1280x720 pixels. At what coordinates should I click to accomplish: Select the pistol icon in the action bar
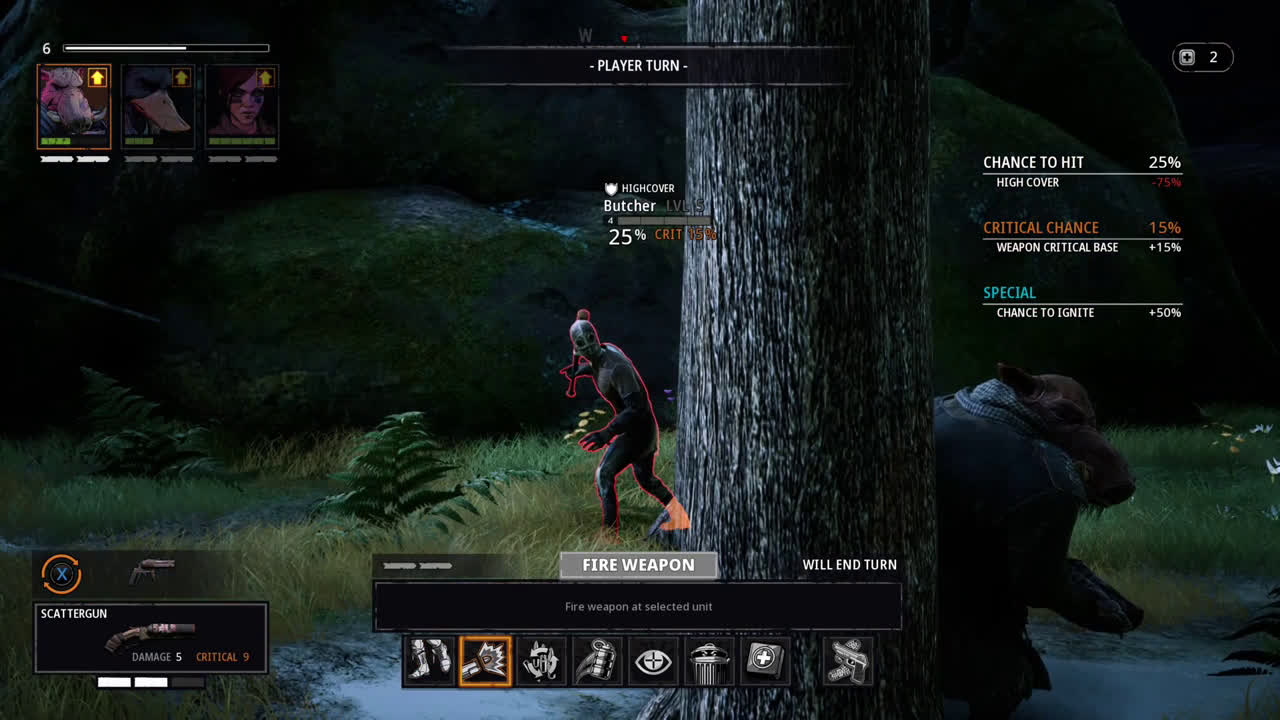click(x=848, y=661)
